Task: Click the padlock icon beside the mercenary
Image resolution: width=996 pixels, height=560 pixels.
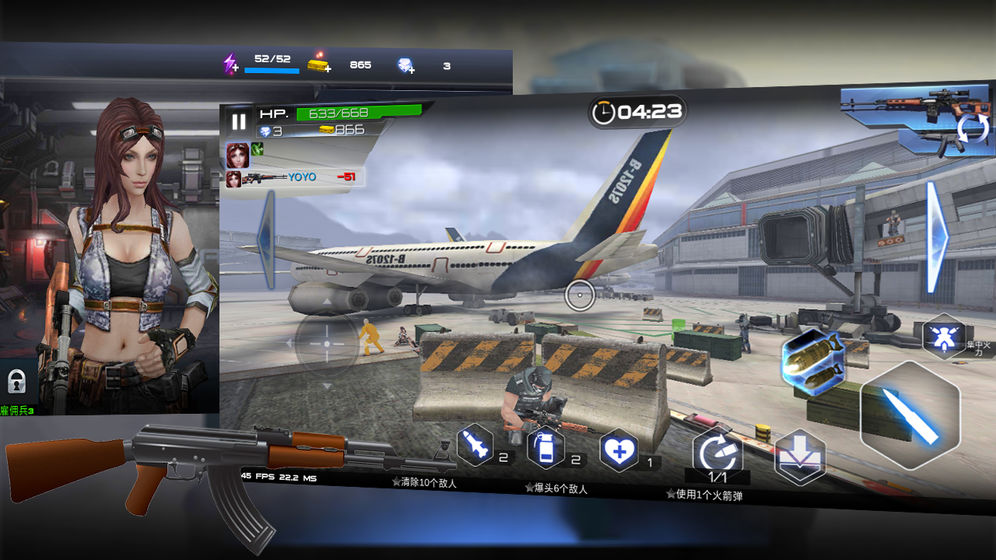Action: [x=16, y=380]
